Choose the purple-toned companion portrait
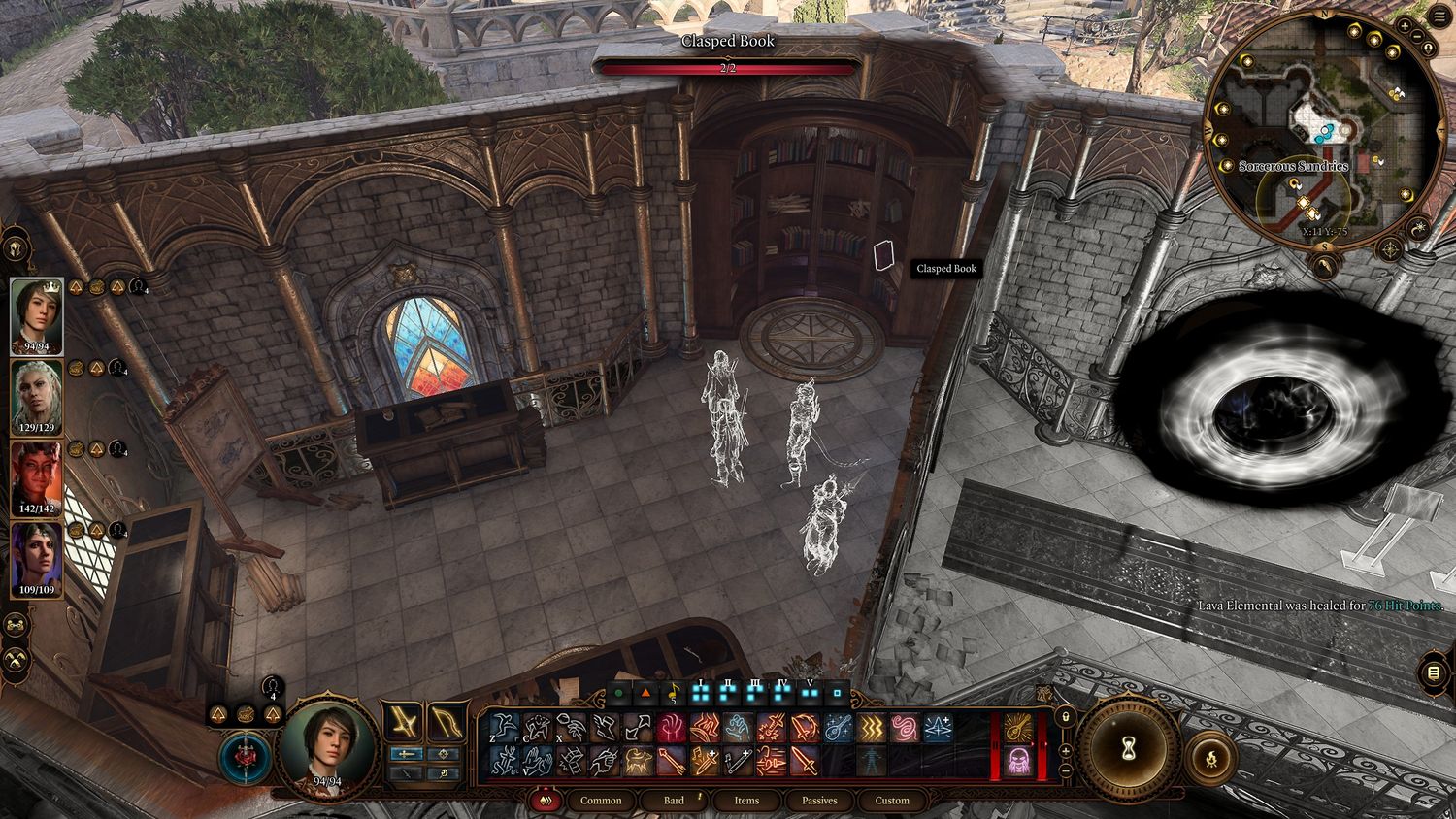 point(37,559)
